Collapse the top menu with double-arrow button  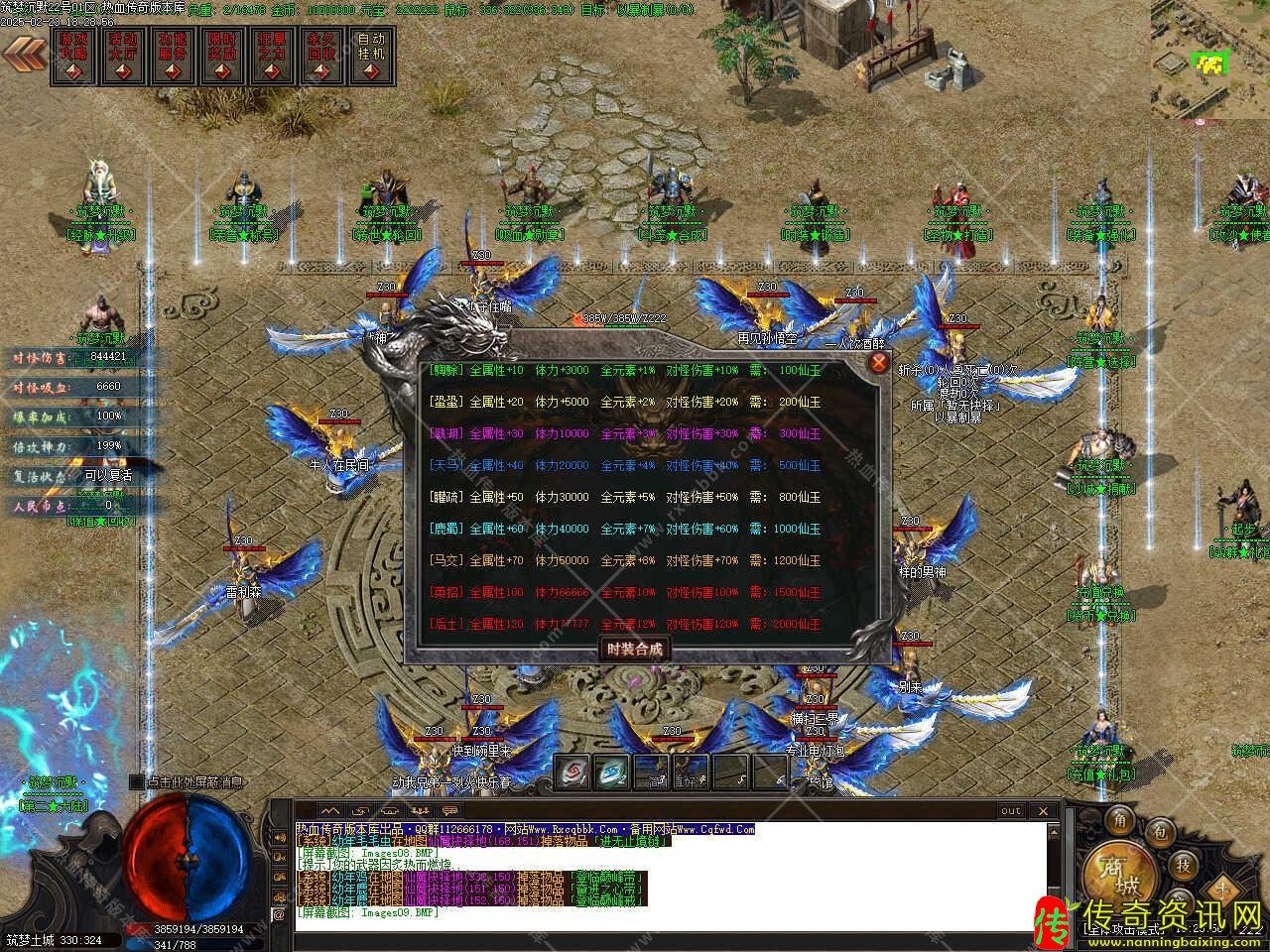coord(26,56)
